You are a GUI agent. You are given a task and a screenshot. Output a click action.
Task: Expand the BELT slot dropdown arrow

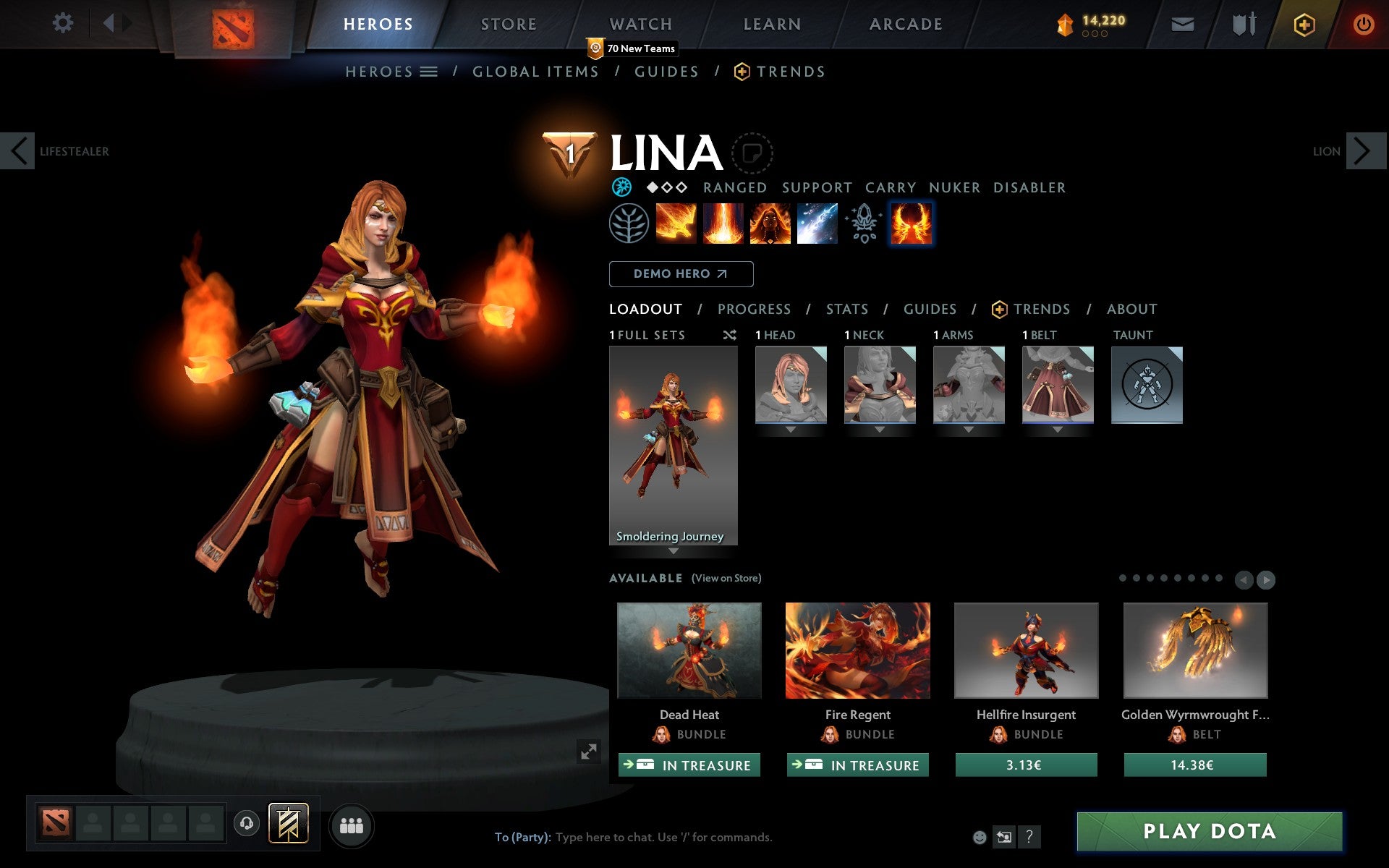[1058, 428]
